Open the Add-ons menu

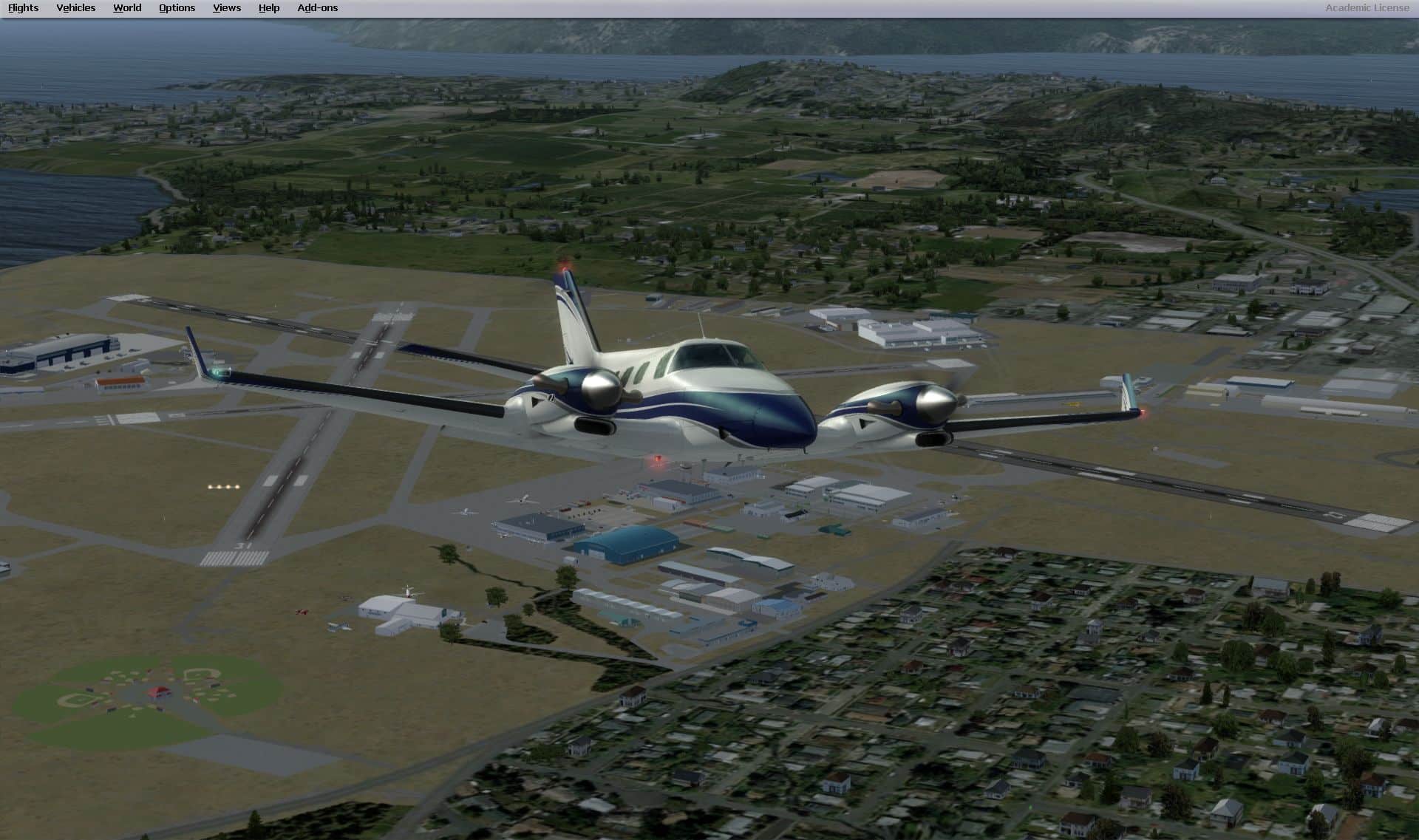(x=317, y=8)
